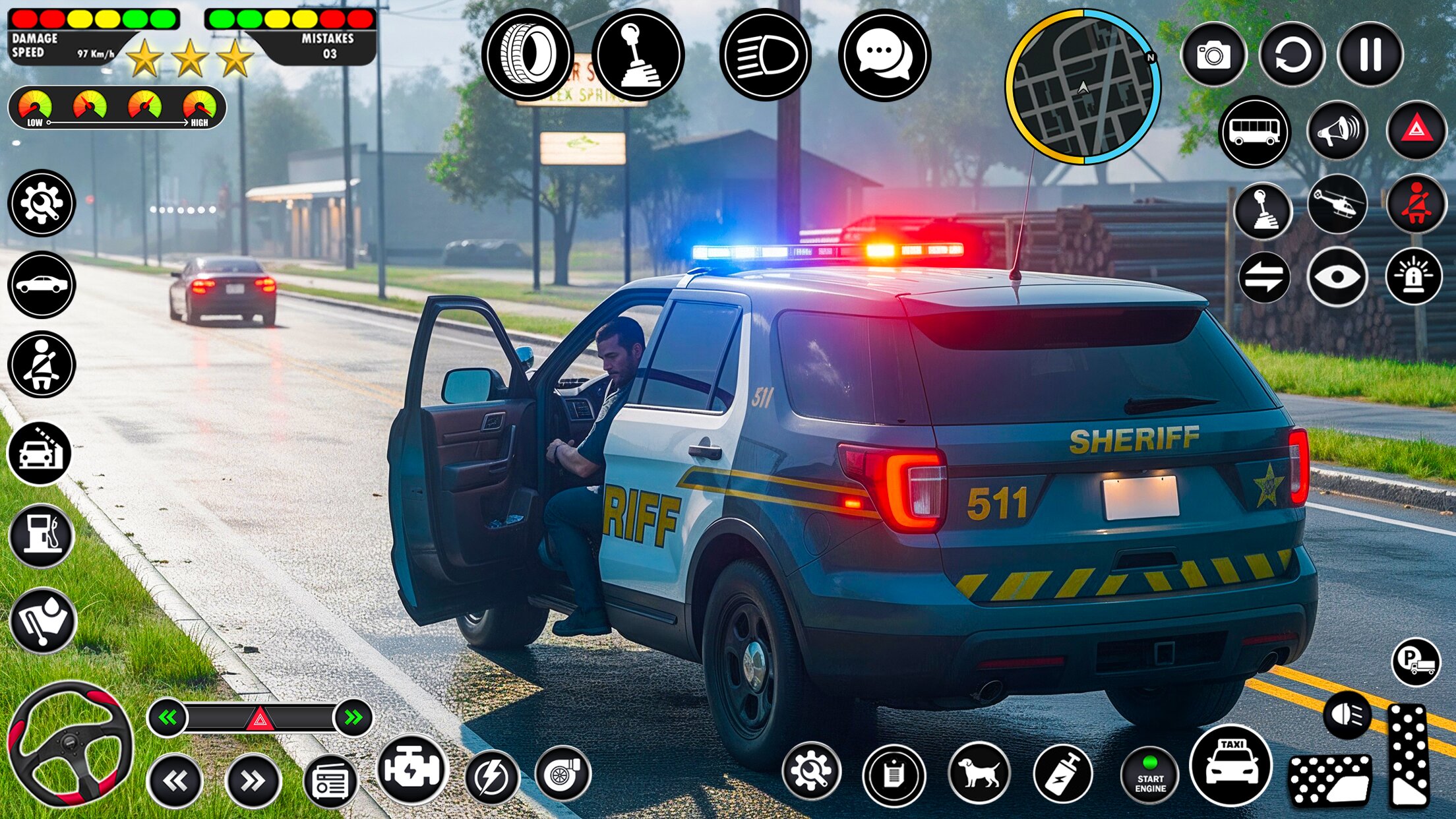Viewport: 1456px width, 819px height.
Task: Click the restart arrow button
Action: click(x=1292, y=55)
